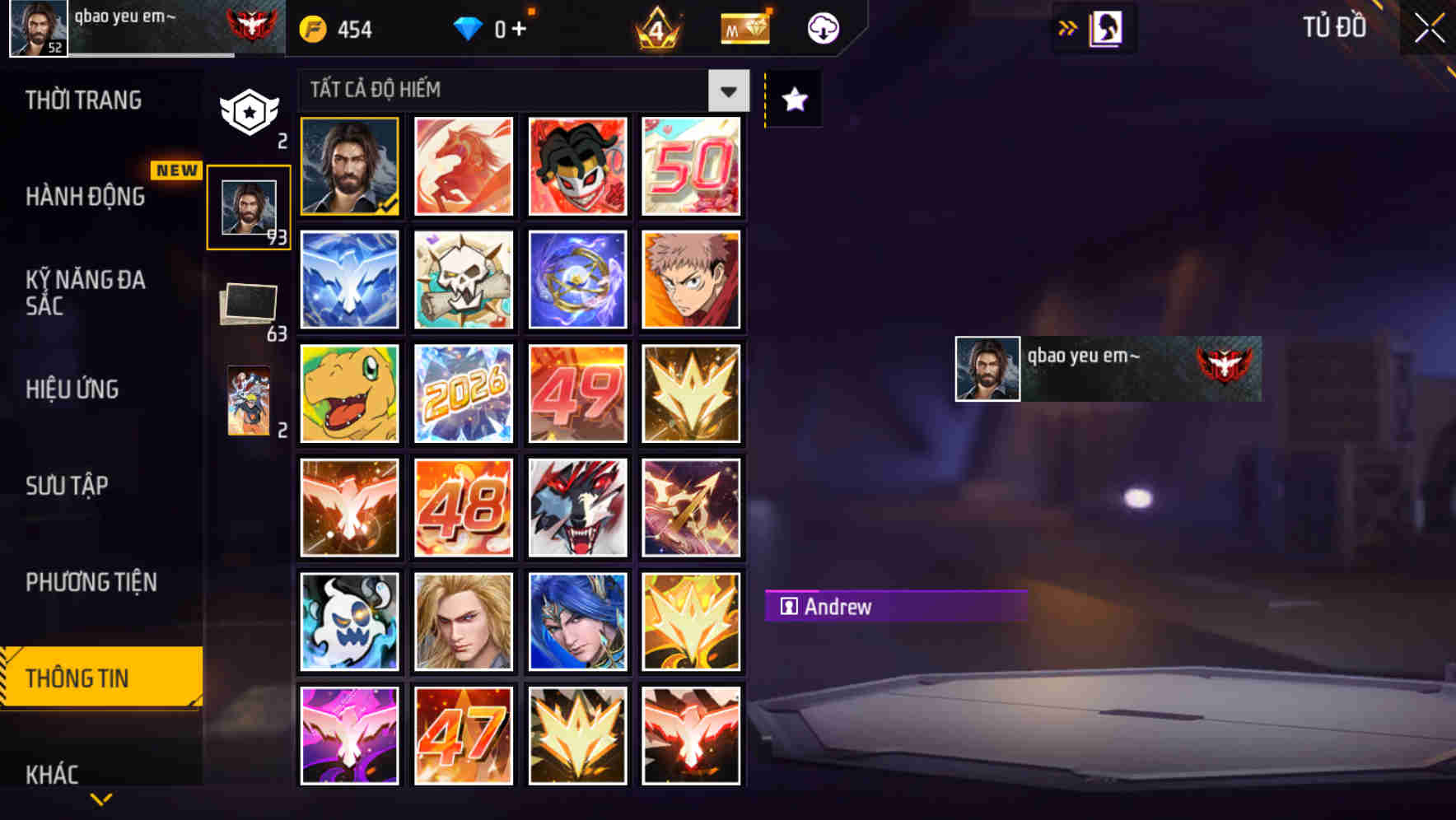Screen dimensions: 1456x820
Task: Click the blue diamond balance icon
Action: (469, 27)
